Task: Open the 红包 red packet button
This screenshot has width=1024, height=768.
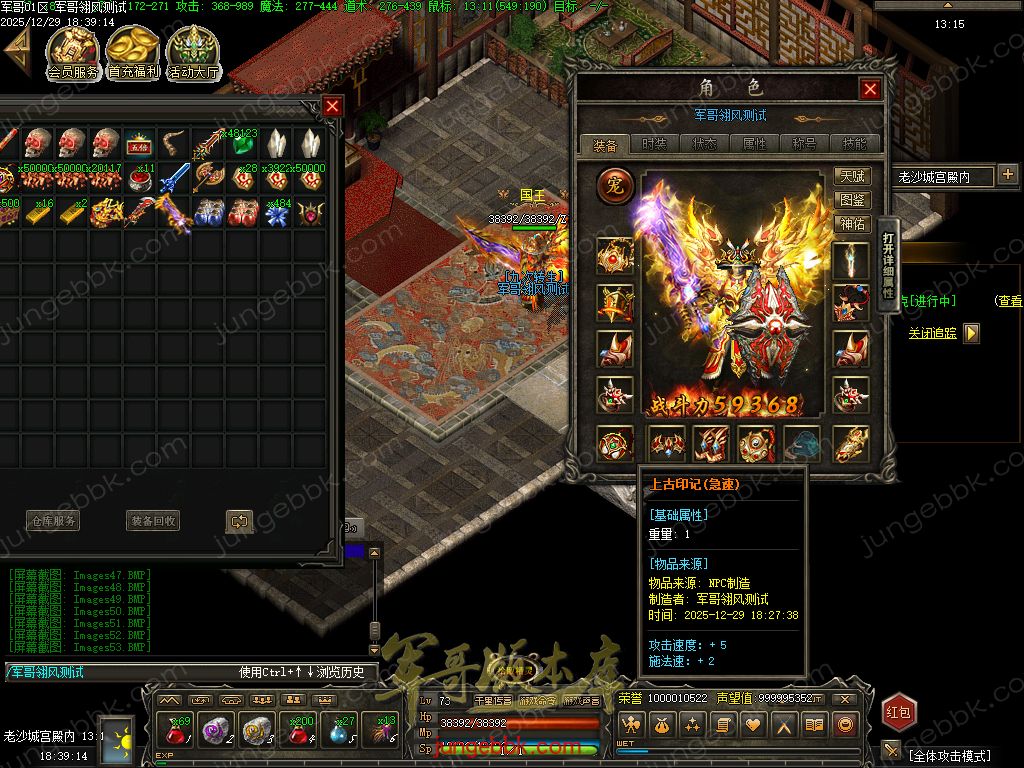Action: click(899, 712)
